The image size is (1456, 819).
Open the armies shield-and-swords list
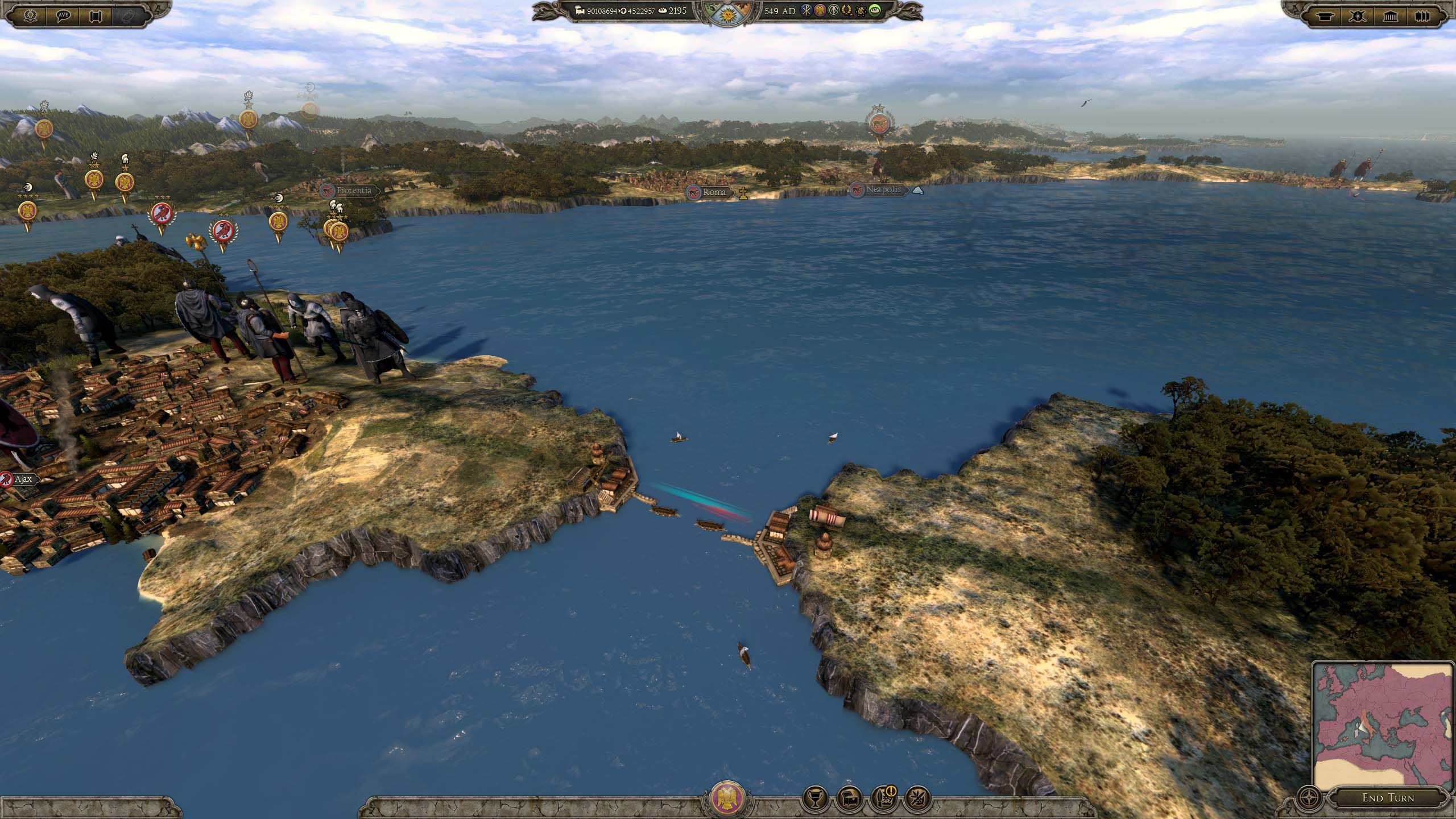pos(1358,15)
